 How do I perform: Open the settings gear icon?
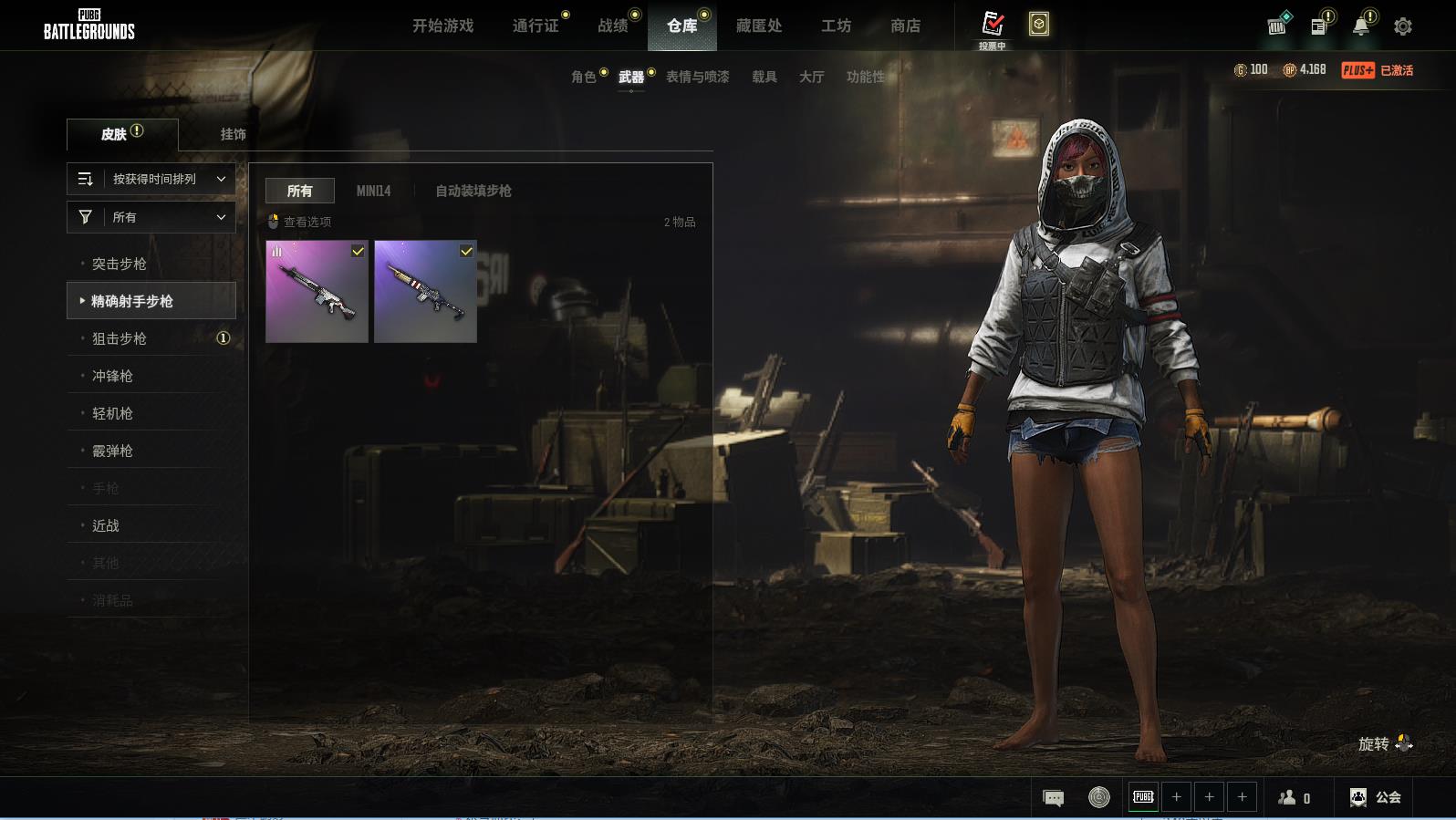pos(1402,26)
